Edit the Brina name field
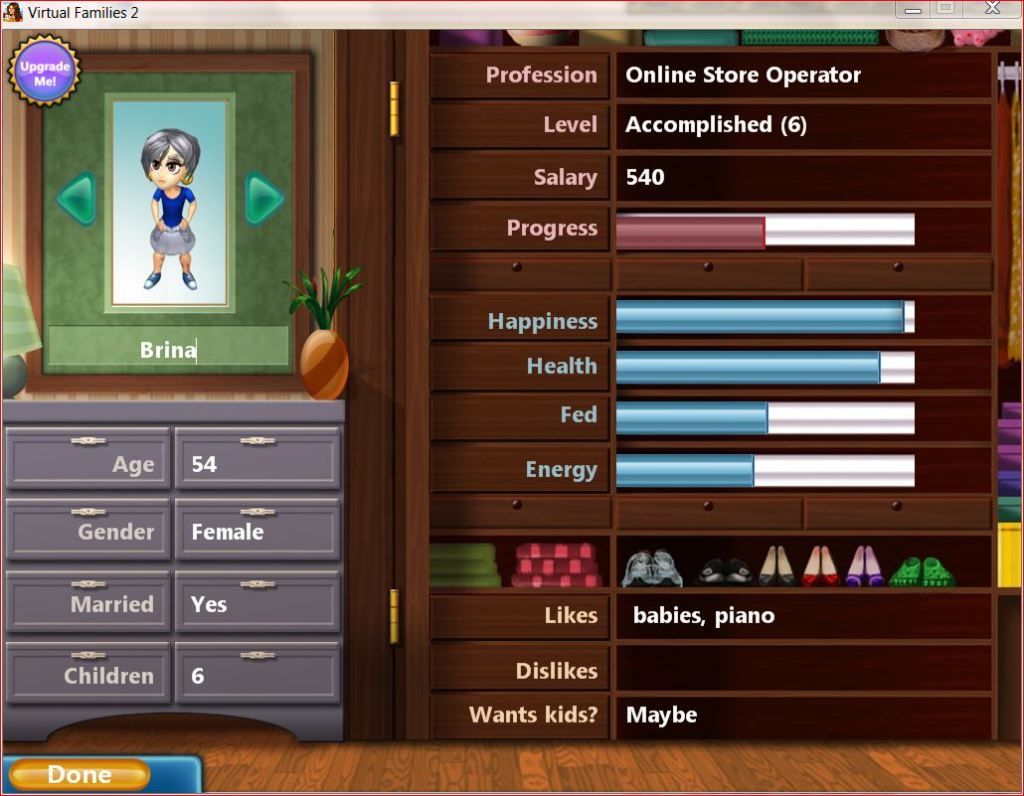This screenshot has height=796, width=1024. 168,350
